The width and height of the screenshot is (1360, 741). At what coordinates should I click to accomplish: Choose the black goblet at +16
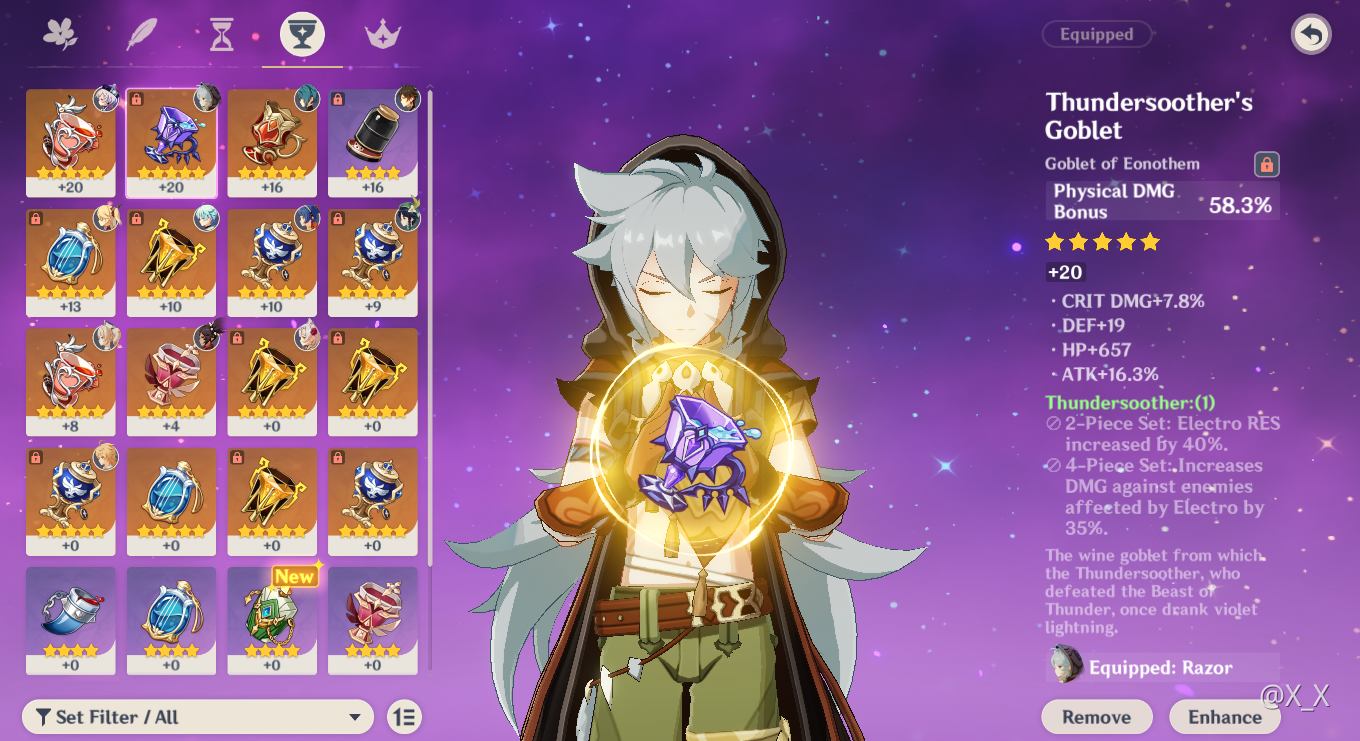point(373,142)
